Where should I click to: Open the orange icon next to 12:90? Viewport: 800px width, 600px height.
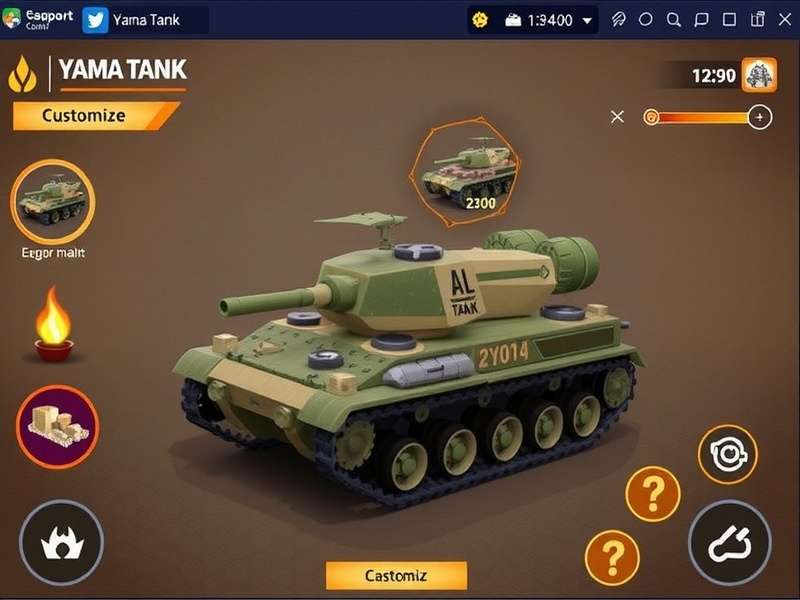click(x=759, y=75)
